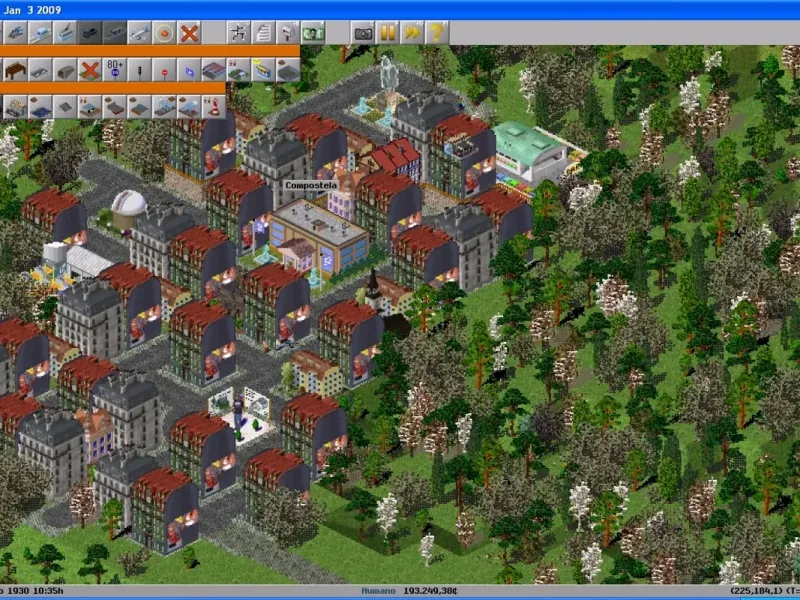
Task: Open the airplane tools menu
Action: [140, 32]
